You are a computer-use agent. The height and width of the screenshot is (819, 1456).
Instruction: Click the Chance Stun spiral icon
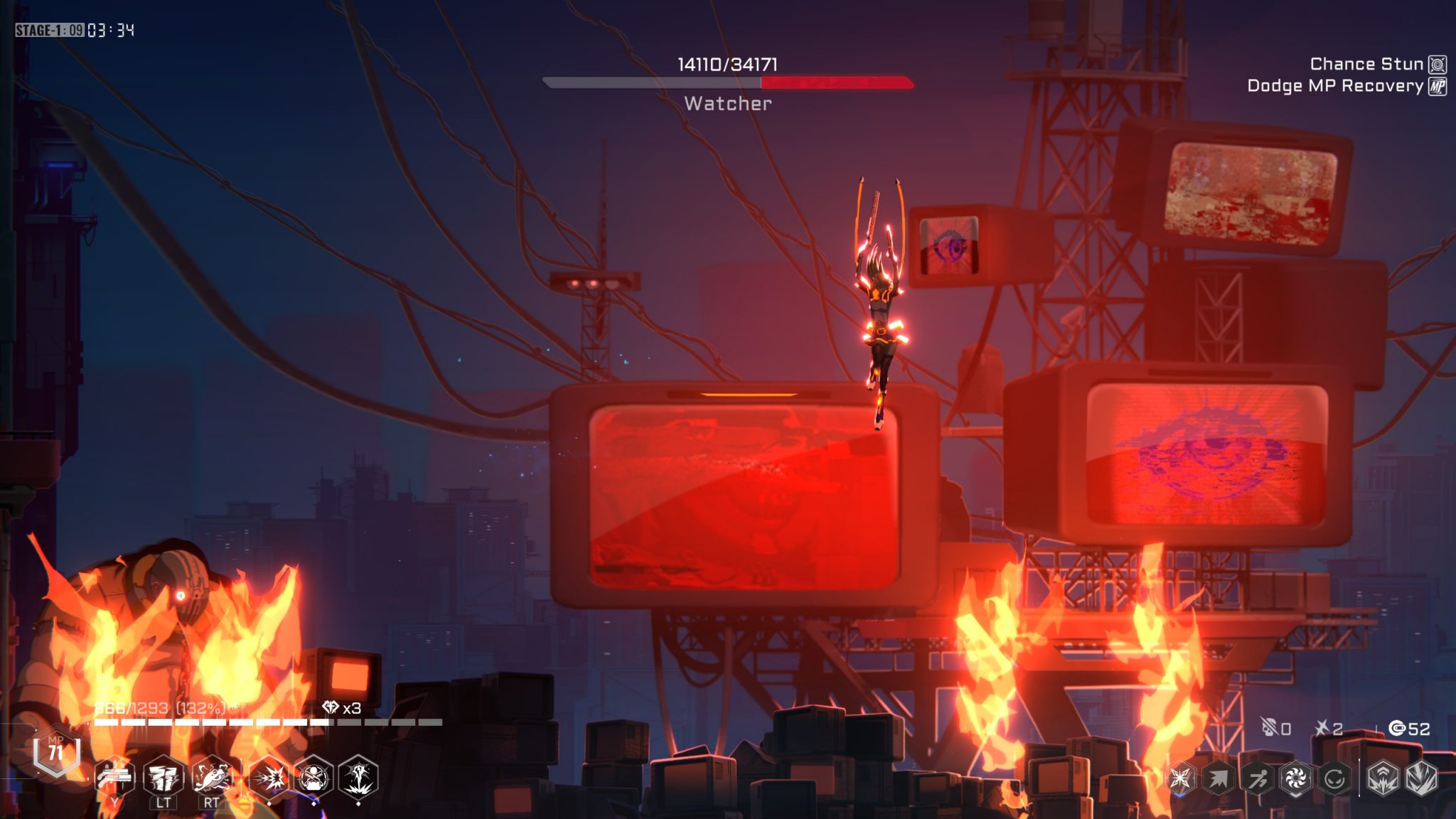point(1438,65)
